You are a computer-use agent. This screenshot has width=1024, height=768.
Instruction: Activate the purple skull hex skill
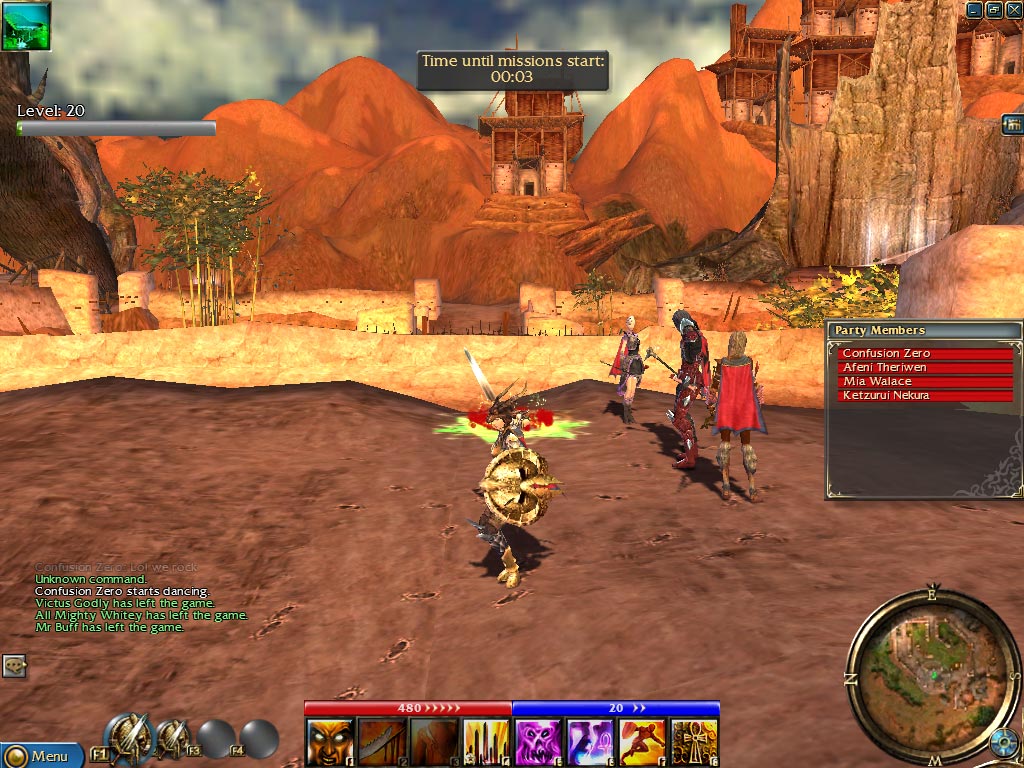pyautogui.click(x=538, y=743)
